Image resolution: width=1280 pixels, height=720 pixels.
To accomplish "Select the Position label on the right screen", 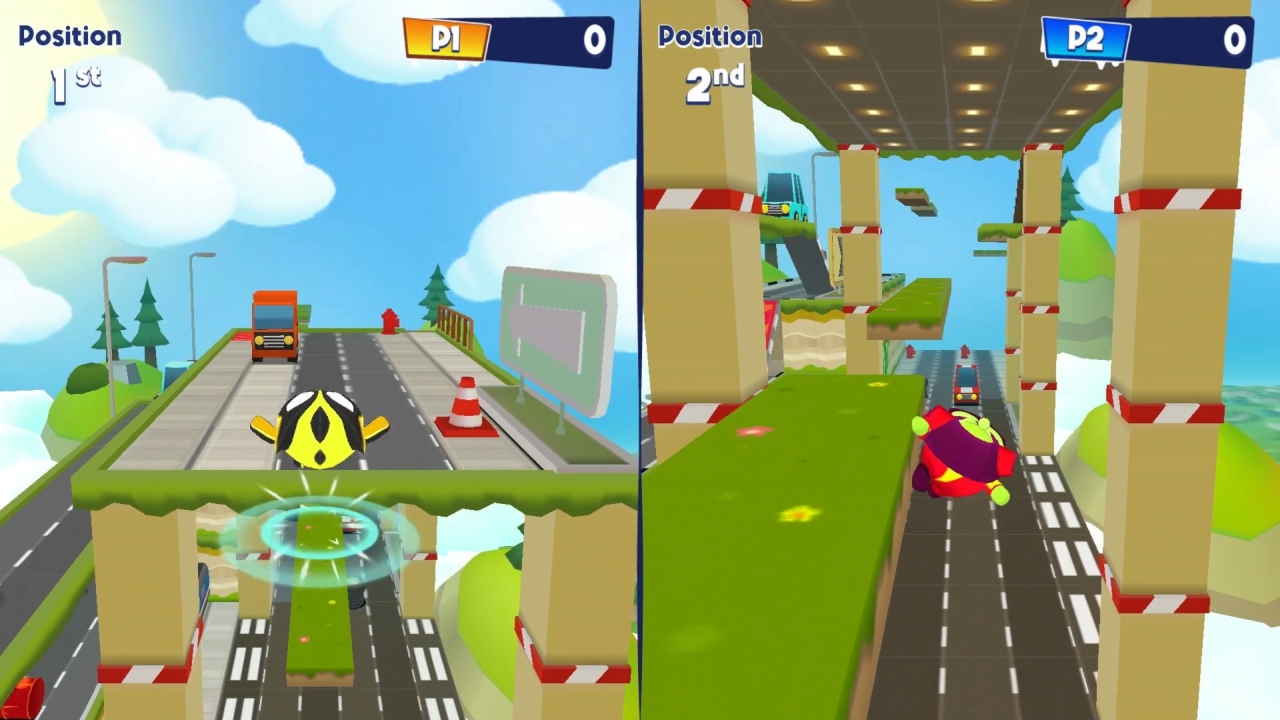I will [x=708, y=37].
